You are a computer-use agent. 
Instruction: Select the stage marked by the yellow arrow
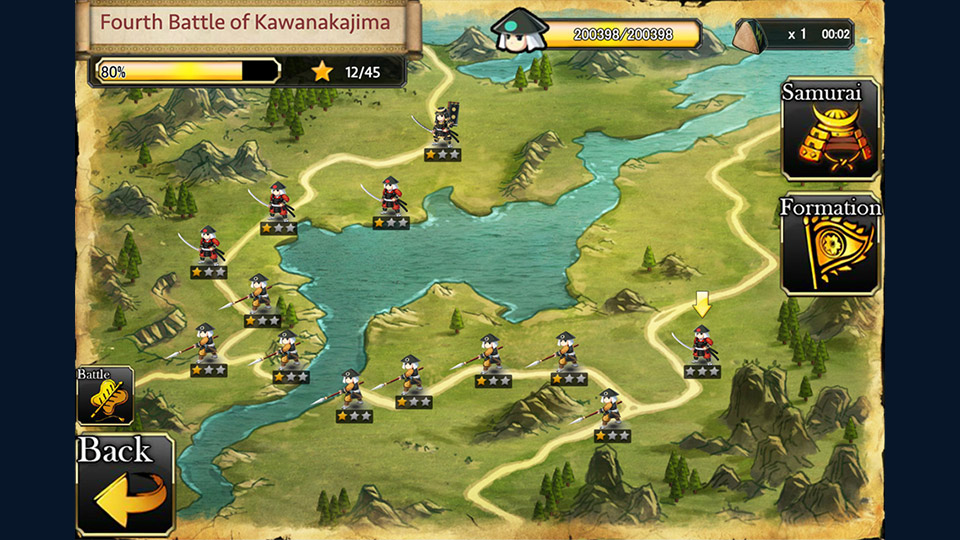coord(702,347)
